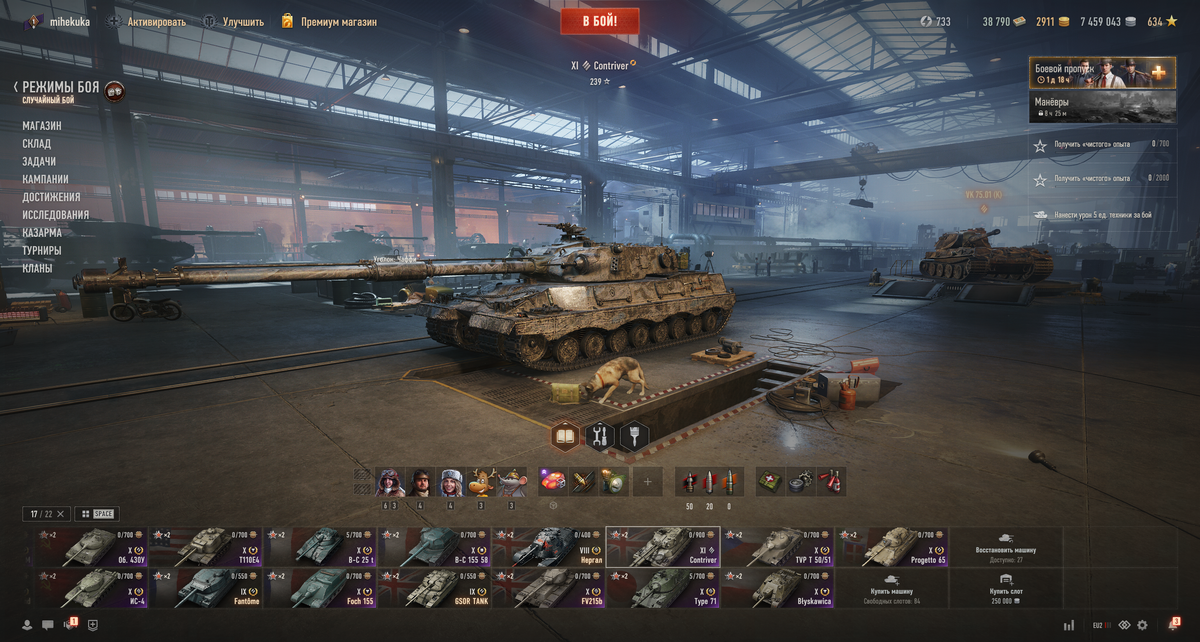
Task: Click the Купить слот tile
Action: pyautogui.click(x=1005, y=589)
